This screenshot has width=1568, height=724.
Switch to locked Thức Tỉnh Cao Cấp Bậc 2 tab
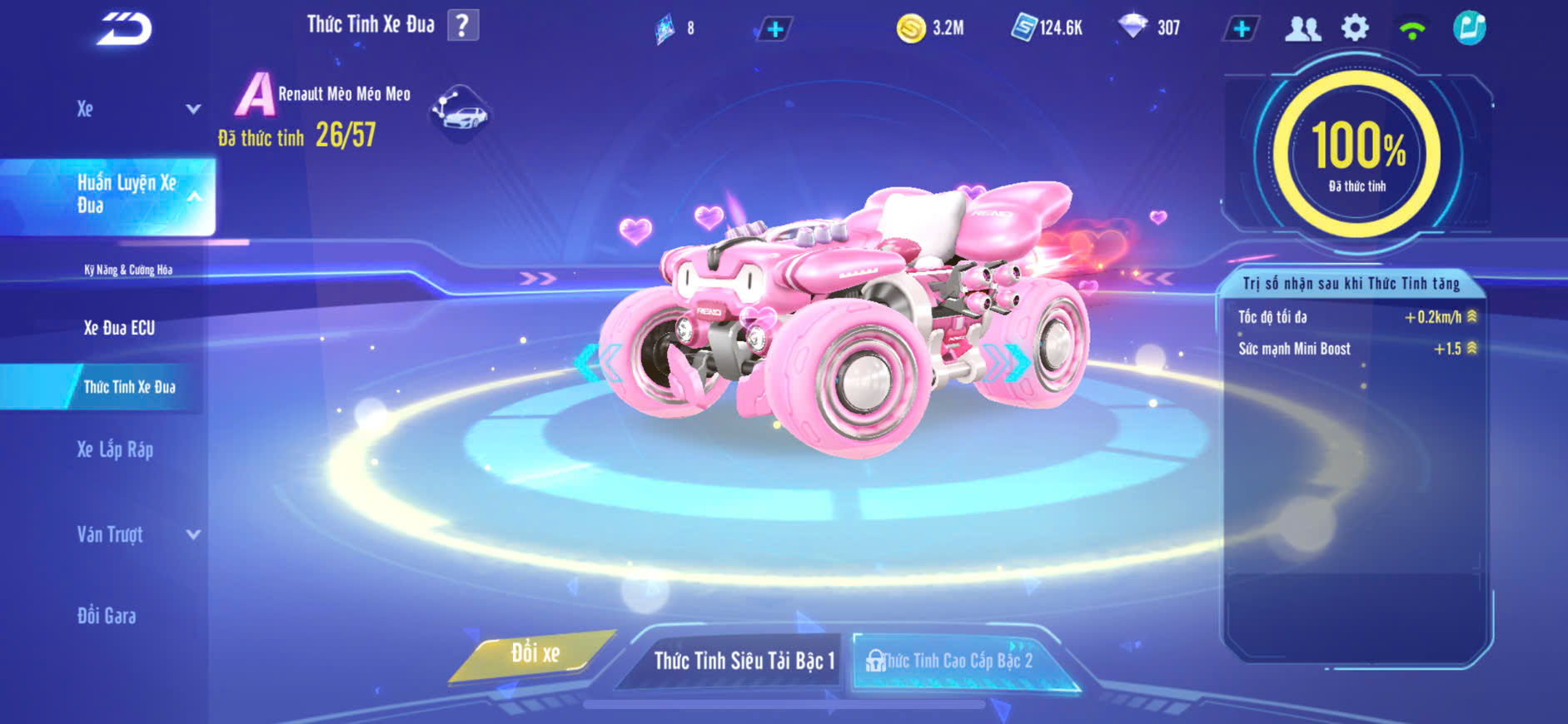(958, 661)
